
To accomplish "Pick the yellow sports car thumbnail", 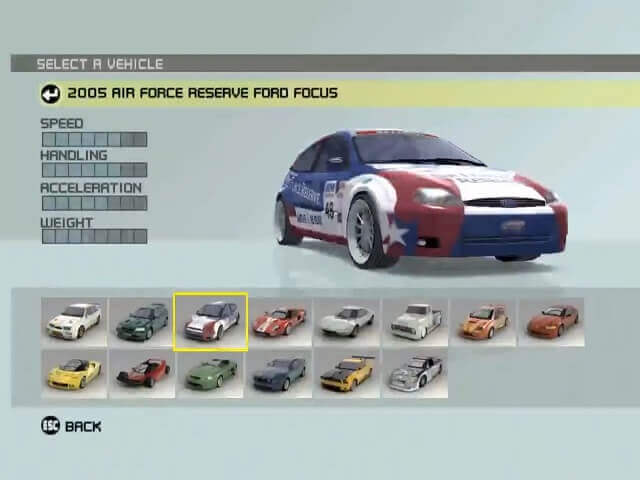I will point(75,372).
